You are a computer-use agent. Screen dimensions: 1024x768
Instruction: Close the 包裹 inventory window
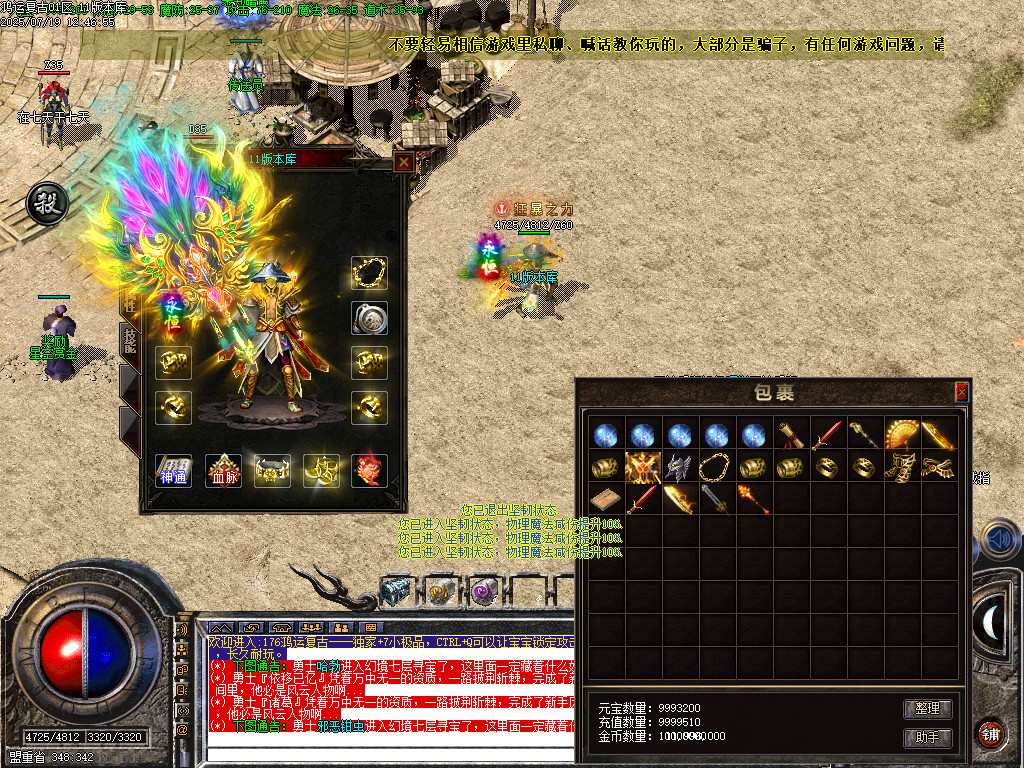click(961, 392)
